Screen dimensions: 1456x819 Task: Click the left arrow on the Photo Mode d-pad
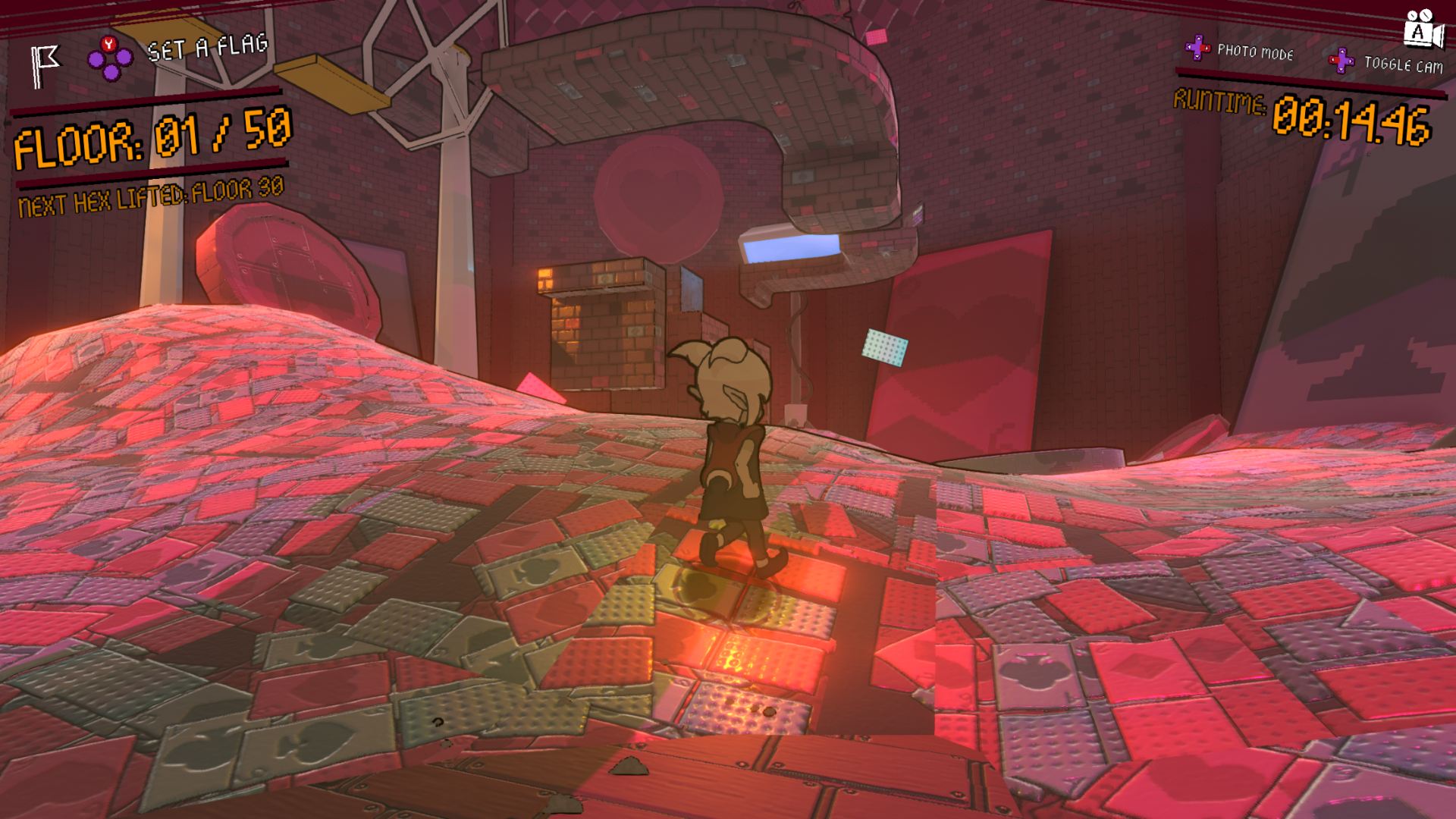[x=1188, y=46]
